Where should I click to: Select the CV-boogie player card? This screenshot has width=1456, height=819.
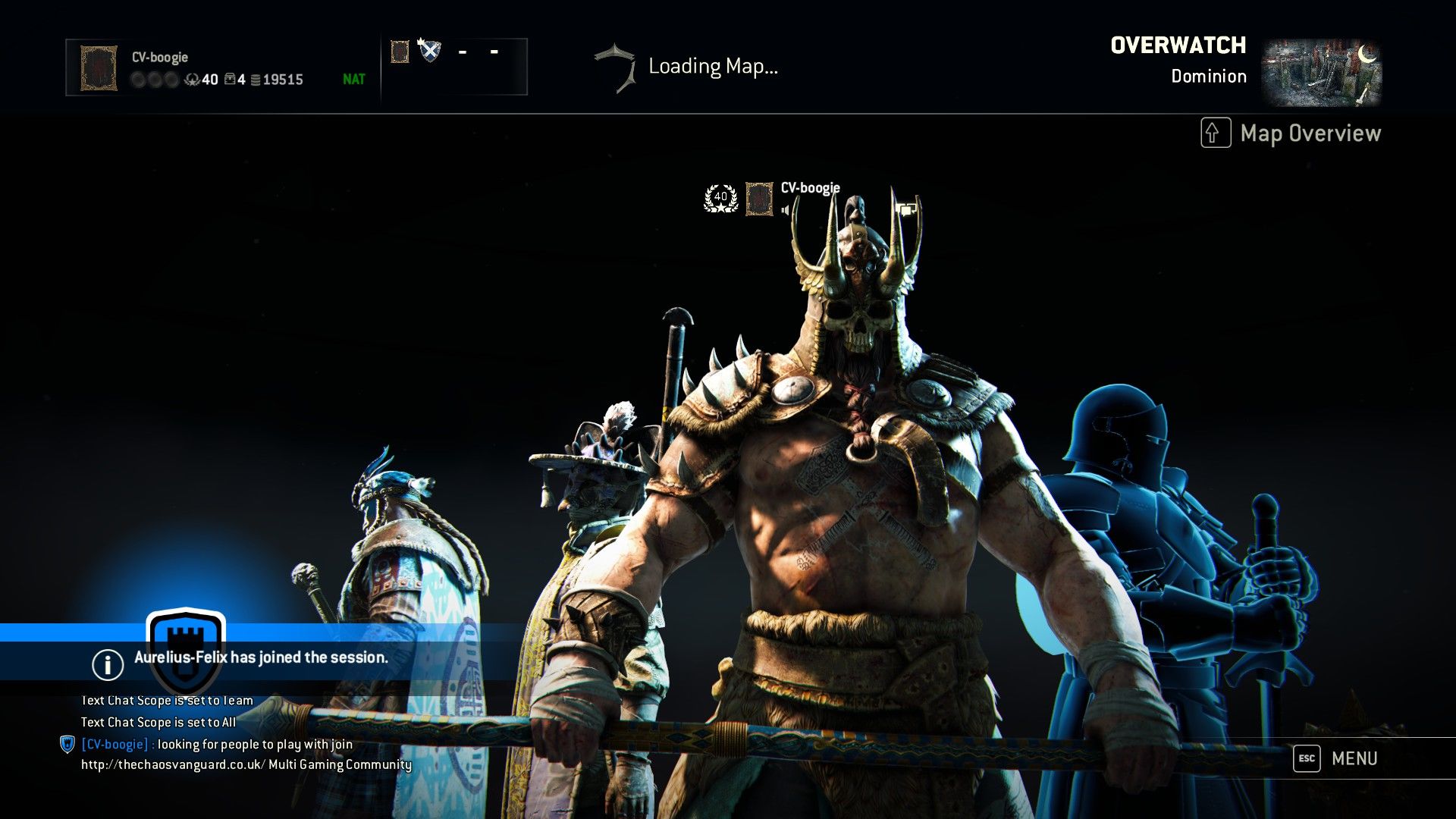[x=222, y=67]
